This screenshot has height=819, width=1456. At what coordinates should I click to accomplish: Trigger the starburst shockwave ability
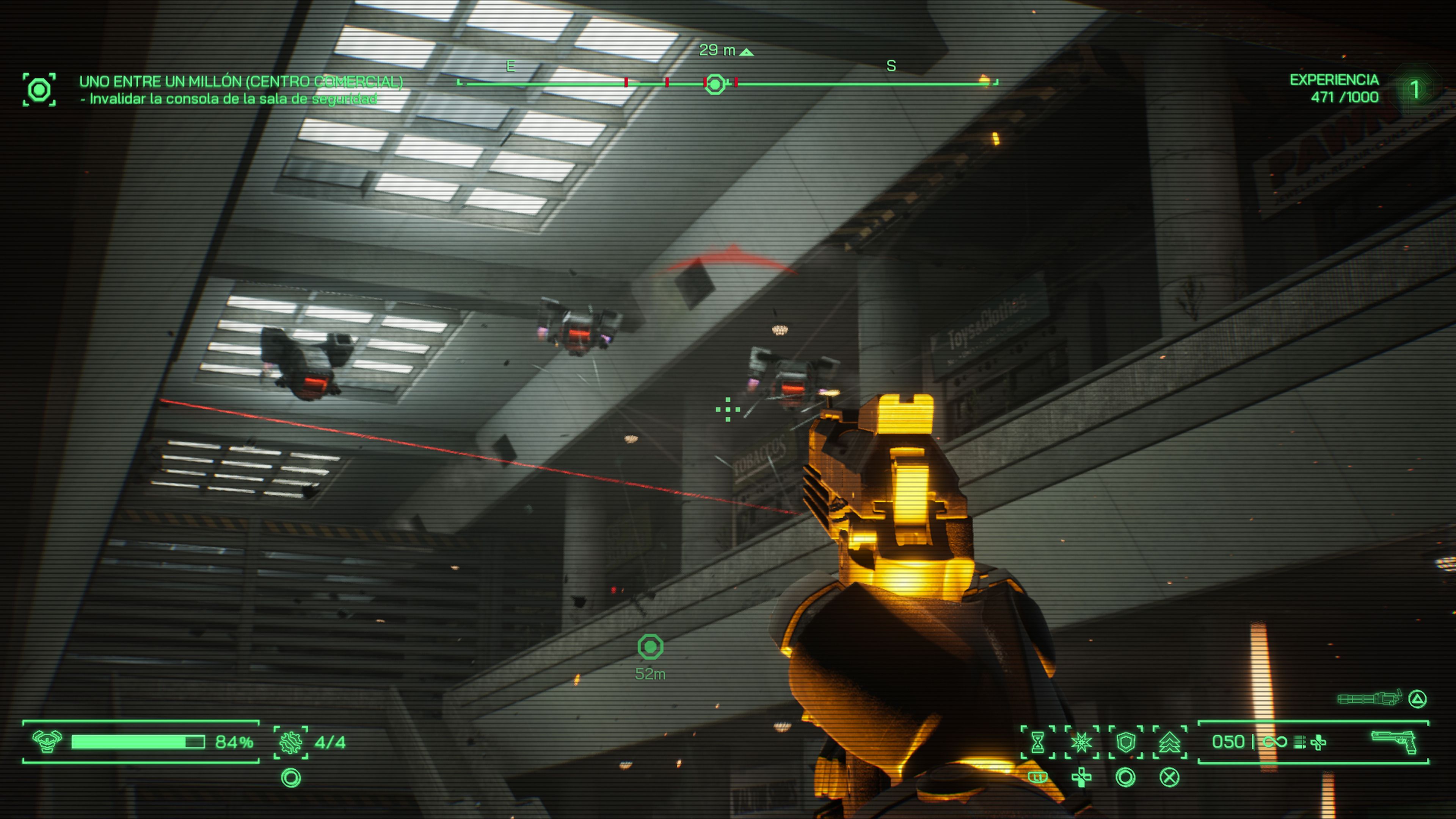1081,742
